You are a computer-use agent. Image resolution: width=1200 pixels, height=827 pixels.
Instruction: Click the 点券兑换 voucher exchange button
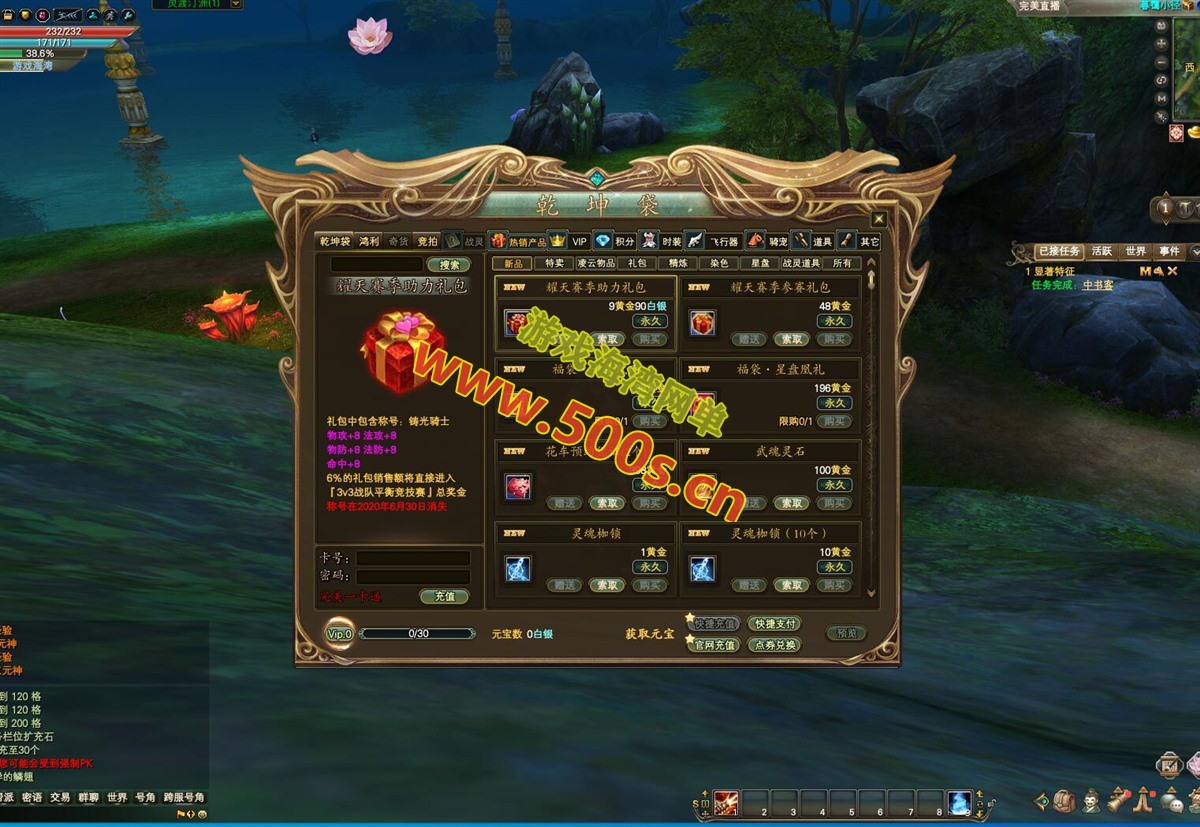pyautogui.click(x=774, y=645)
